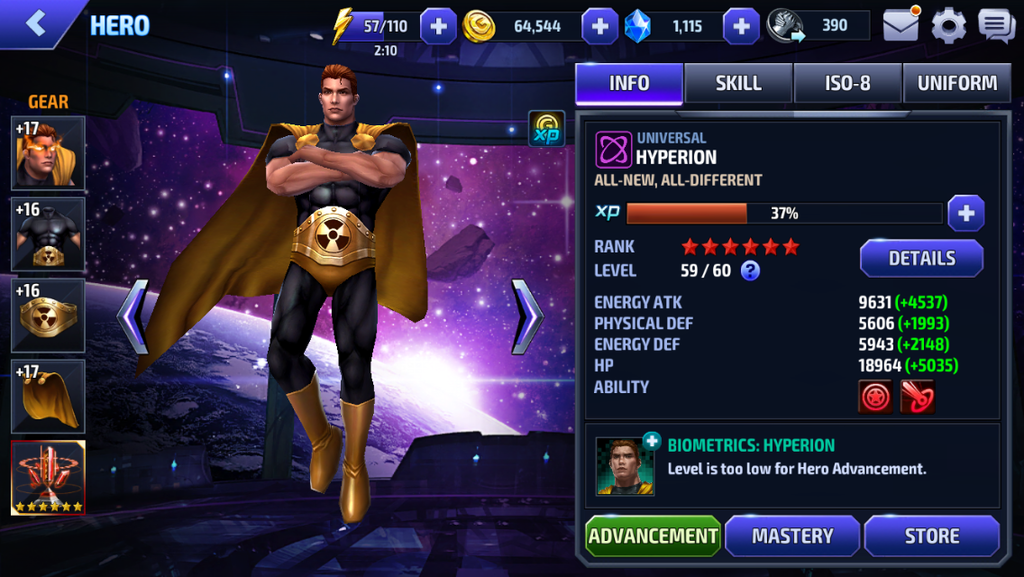The height and width of the screenshot is (577, 1024).
Task: Show hero stat DETAILS
Action: [x=921, y=258]
